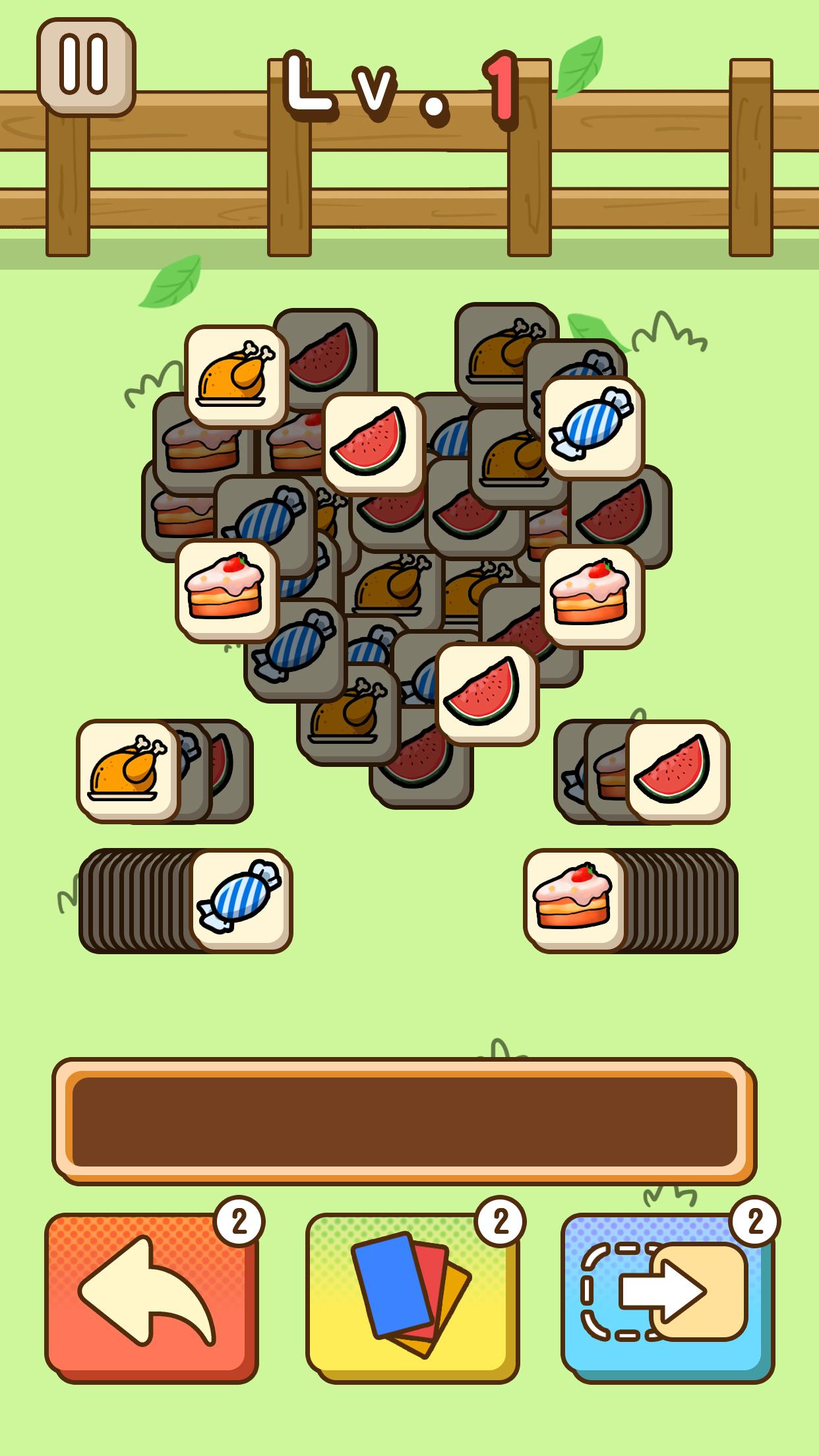
Task: Tap the bright candy tile in the heart pile
Action: tap(592, 427)
